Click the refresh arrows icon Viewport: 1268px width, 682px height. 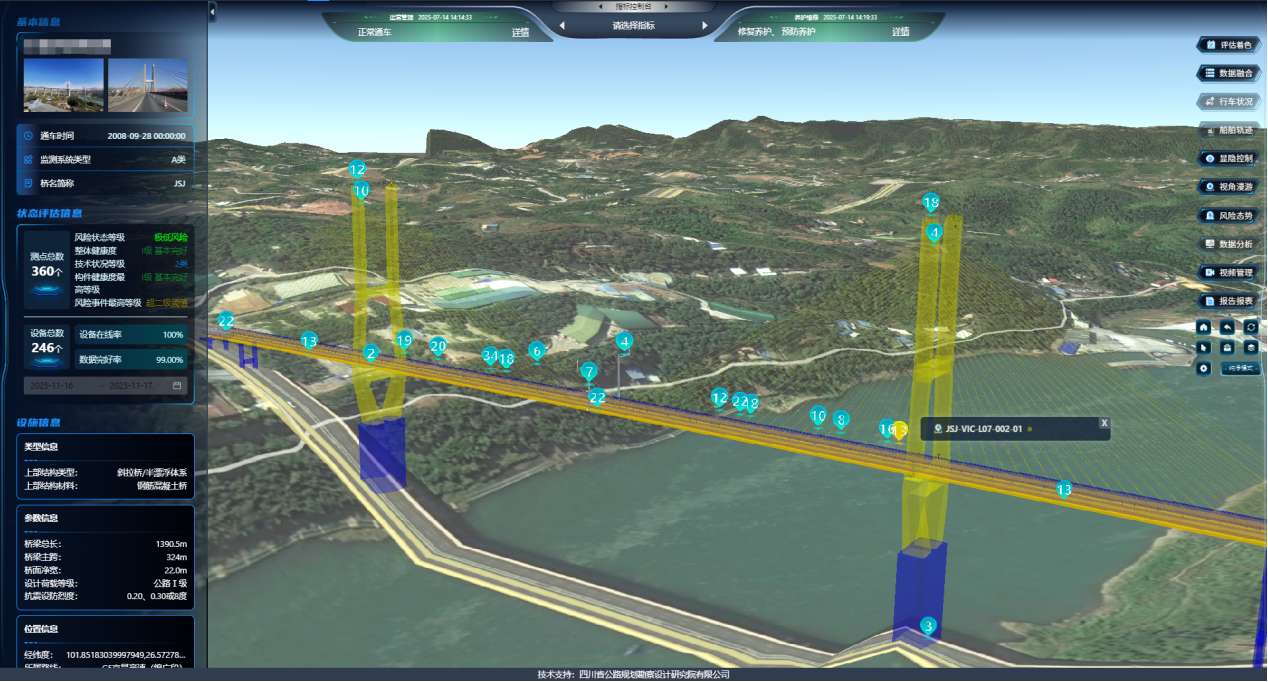[1250, 327]
